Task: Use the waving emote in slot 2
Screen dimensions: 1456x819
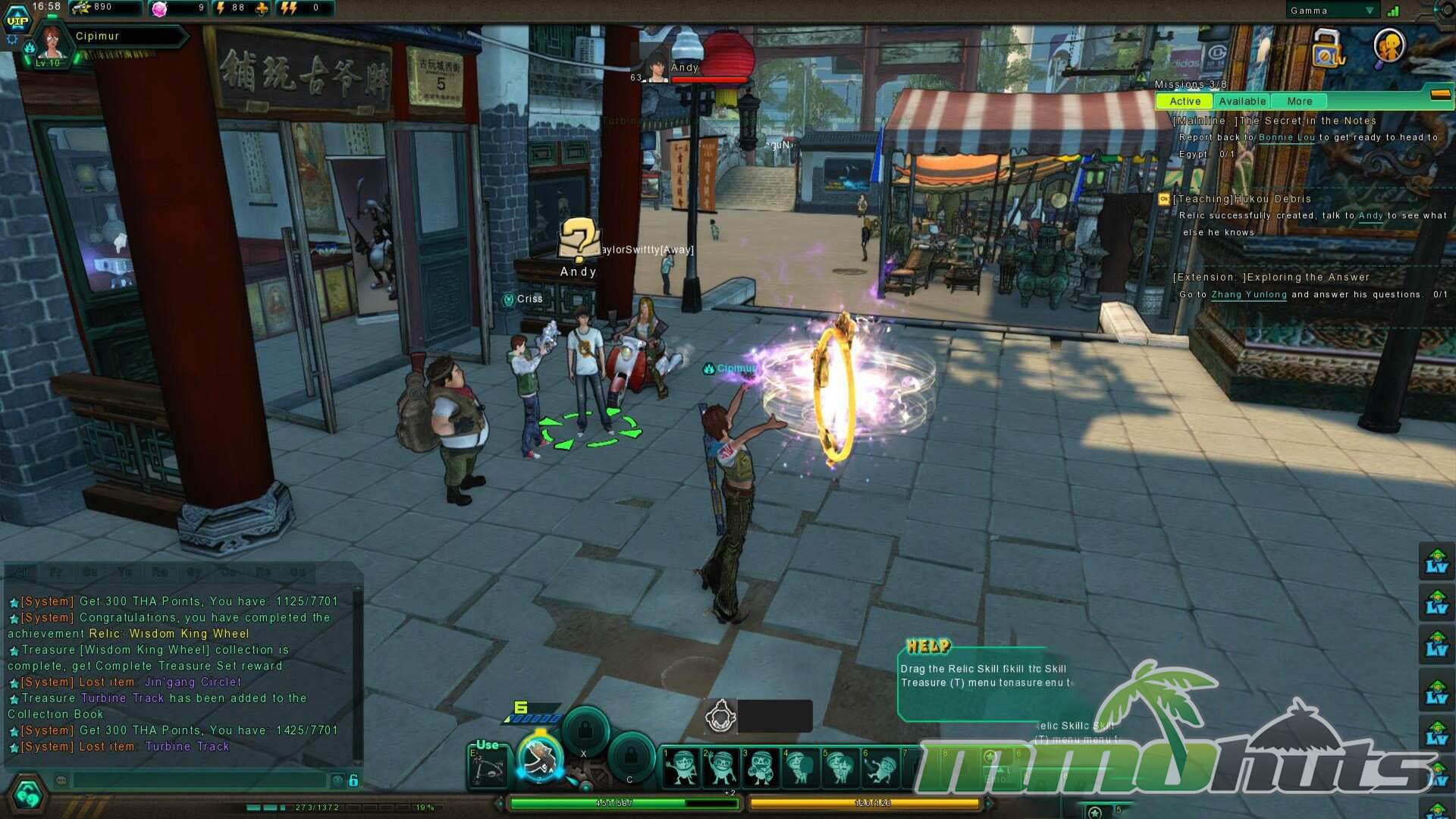Action: click(720, 766)
